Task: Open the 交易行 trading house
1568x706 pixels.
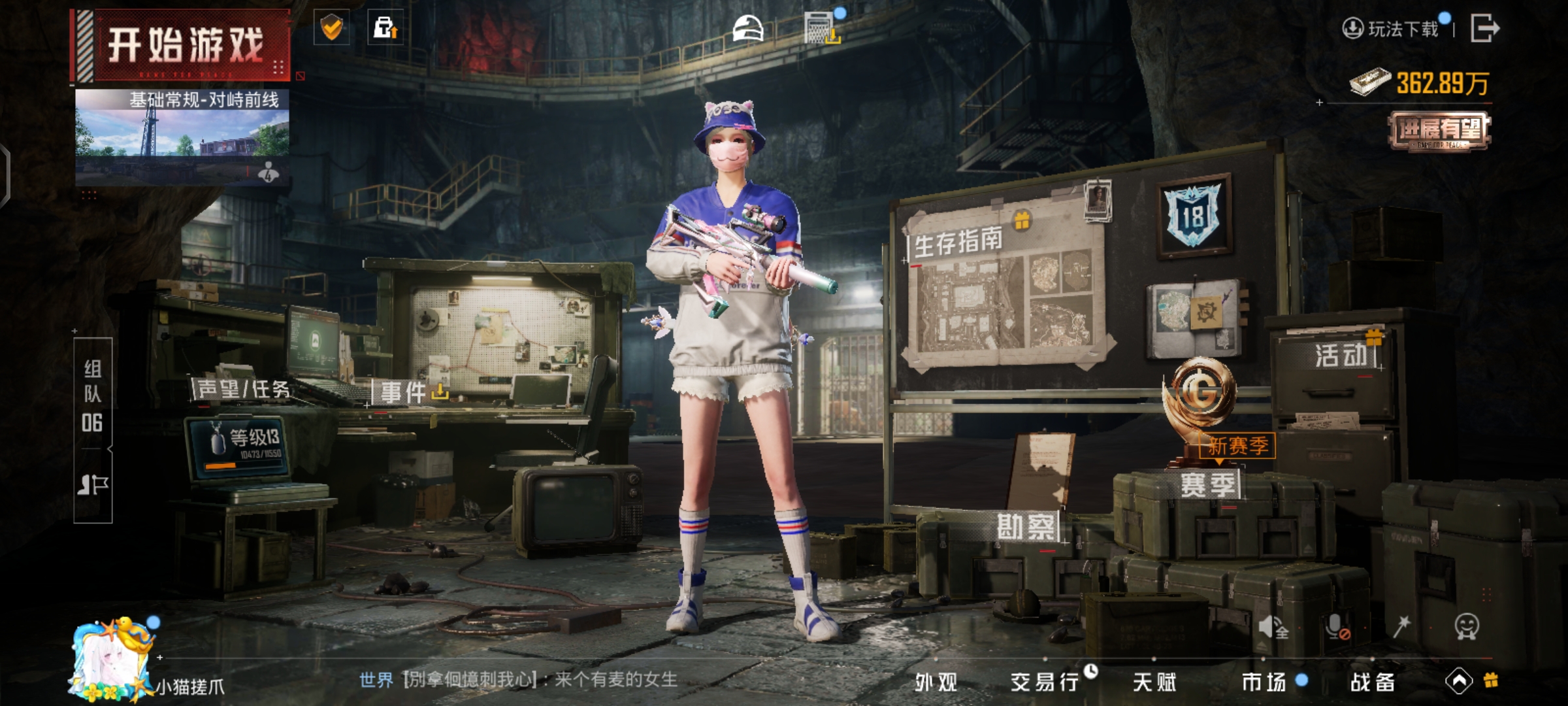Action: pyautogui.click(x=1044, y=682)
